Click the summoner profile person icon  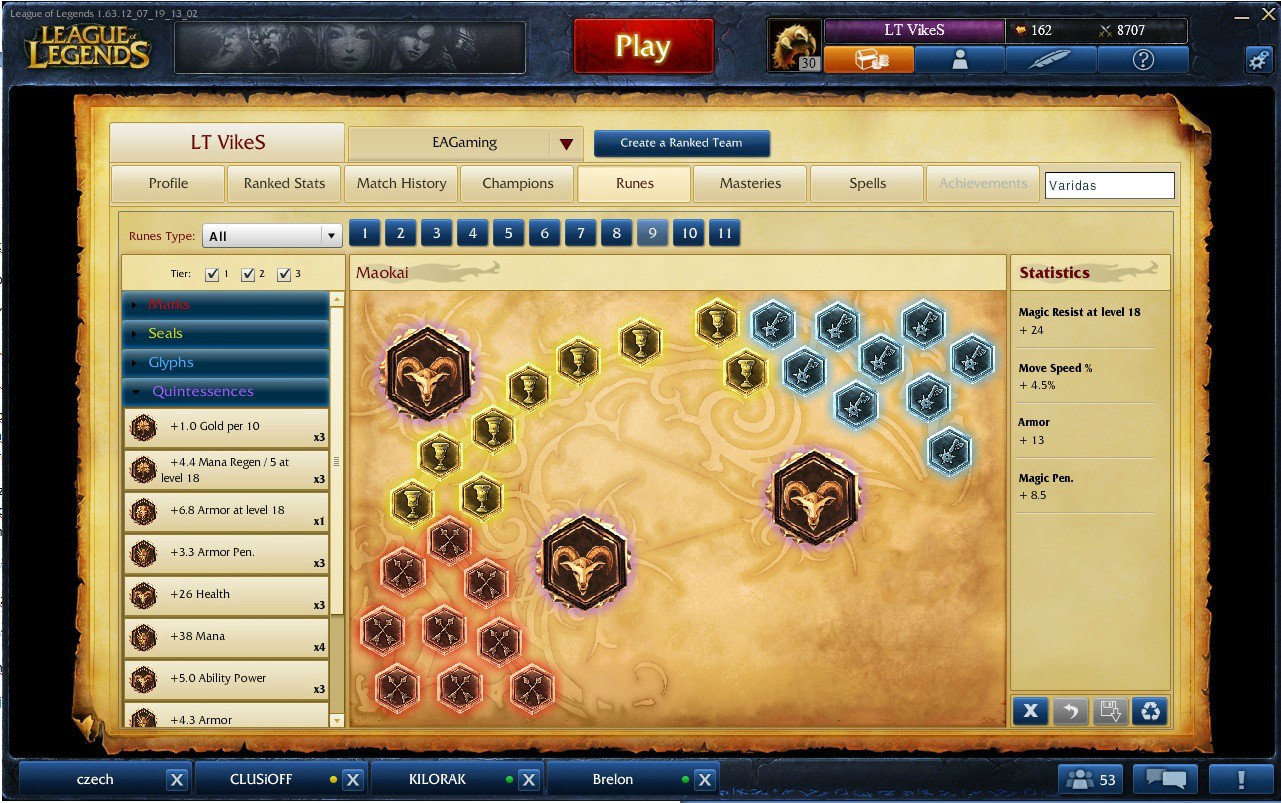coord(958,59)
